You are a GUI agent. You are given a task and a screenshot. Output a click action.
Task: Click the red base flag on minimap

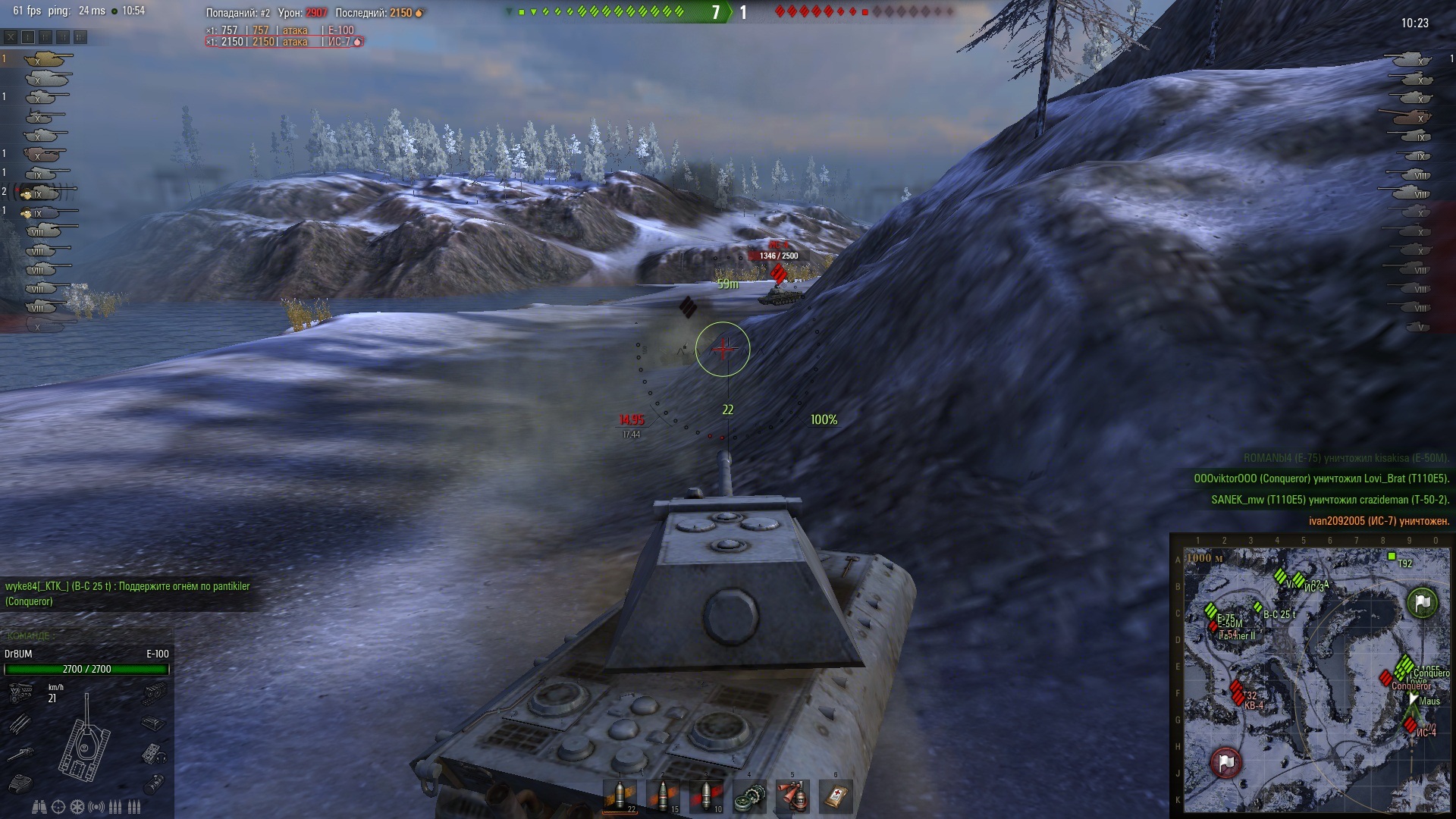point(1225,762)
